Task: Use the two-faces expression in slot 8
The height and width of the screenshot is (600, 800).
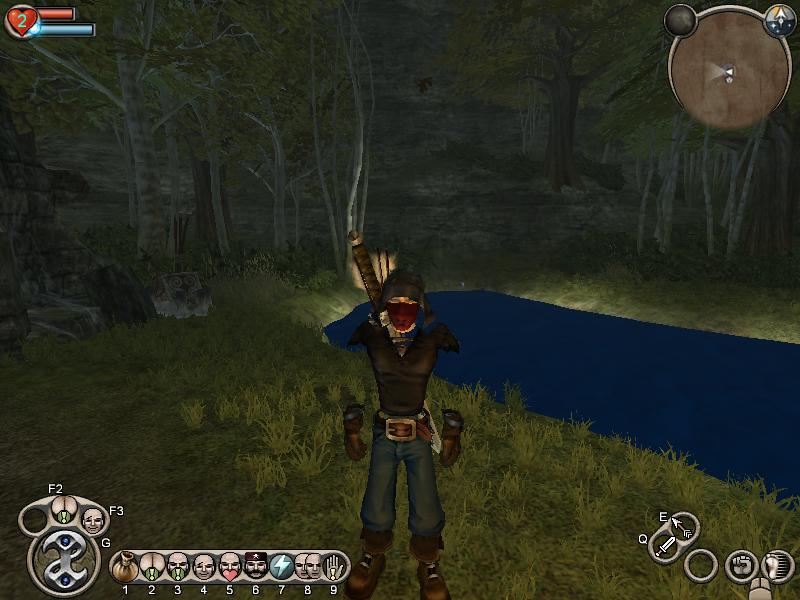Action: (308, 567)
